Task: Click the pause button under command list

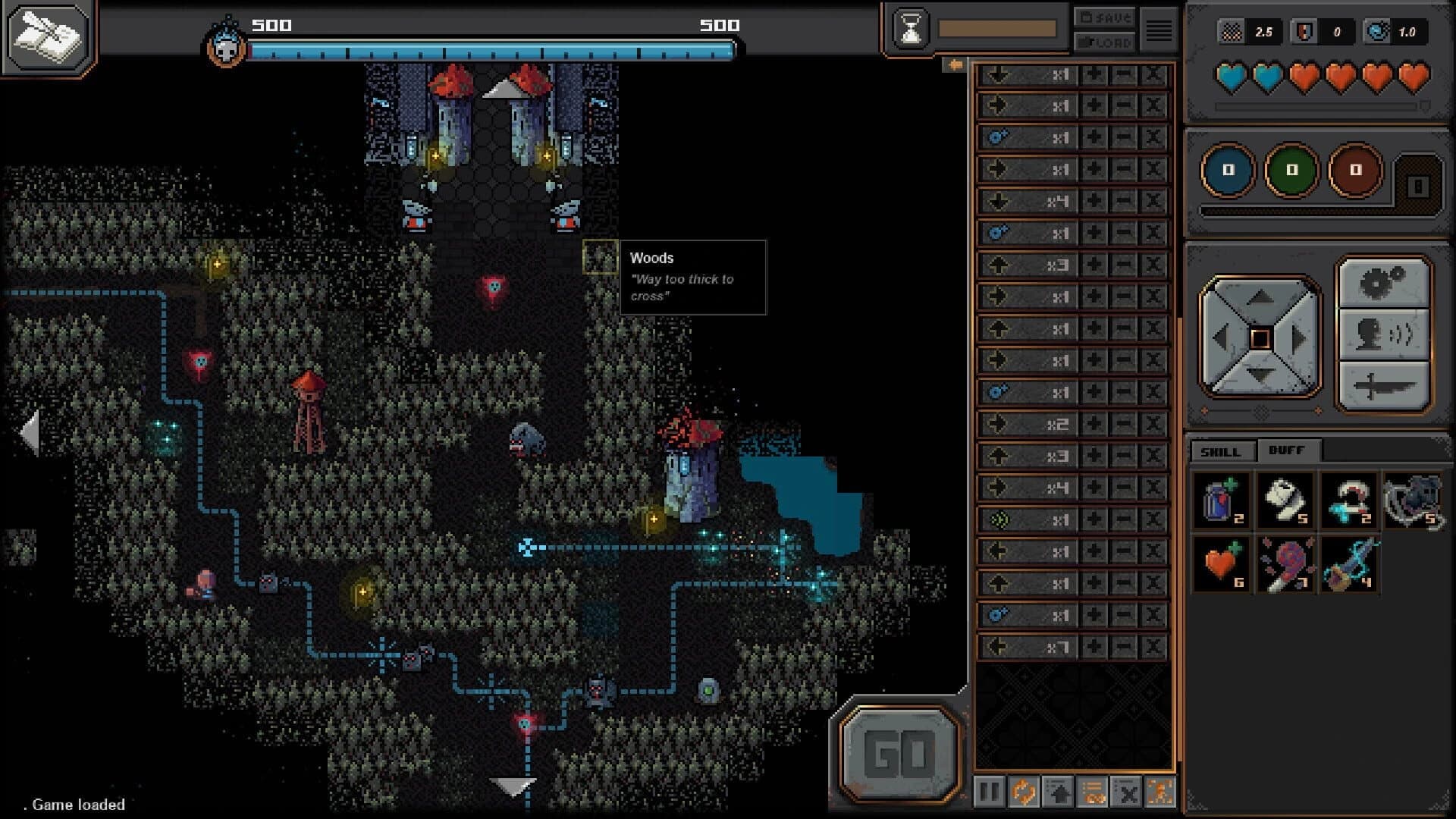Action: pos(990,792)
